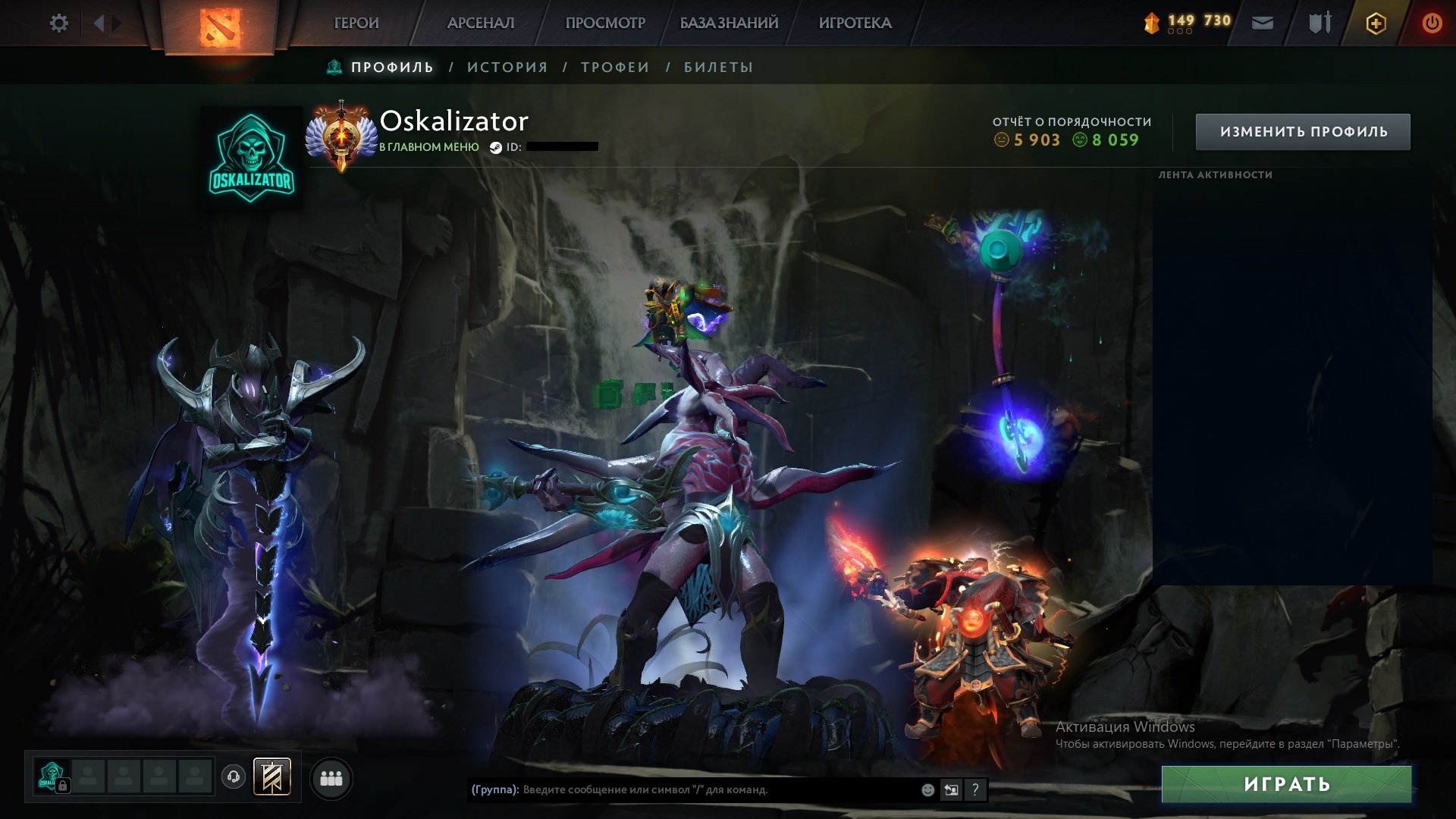The height and width of the screenshot is (819, 1456).
Task: Click the settings gear icon top left
Action: click(x=59, y=23)
